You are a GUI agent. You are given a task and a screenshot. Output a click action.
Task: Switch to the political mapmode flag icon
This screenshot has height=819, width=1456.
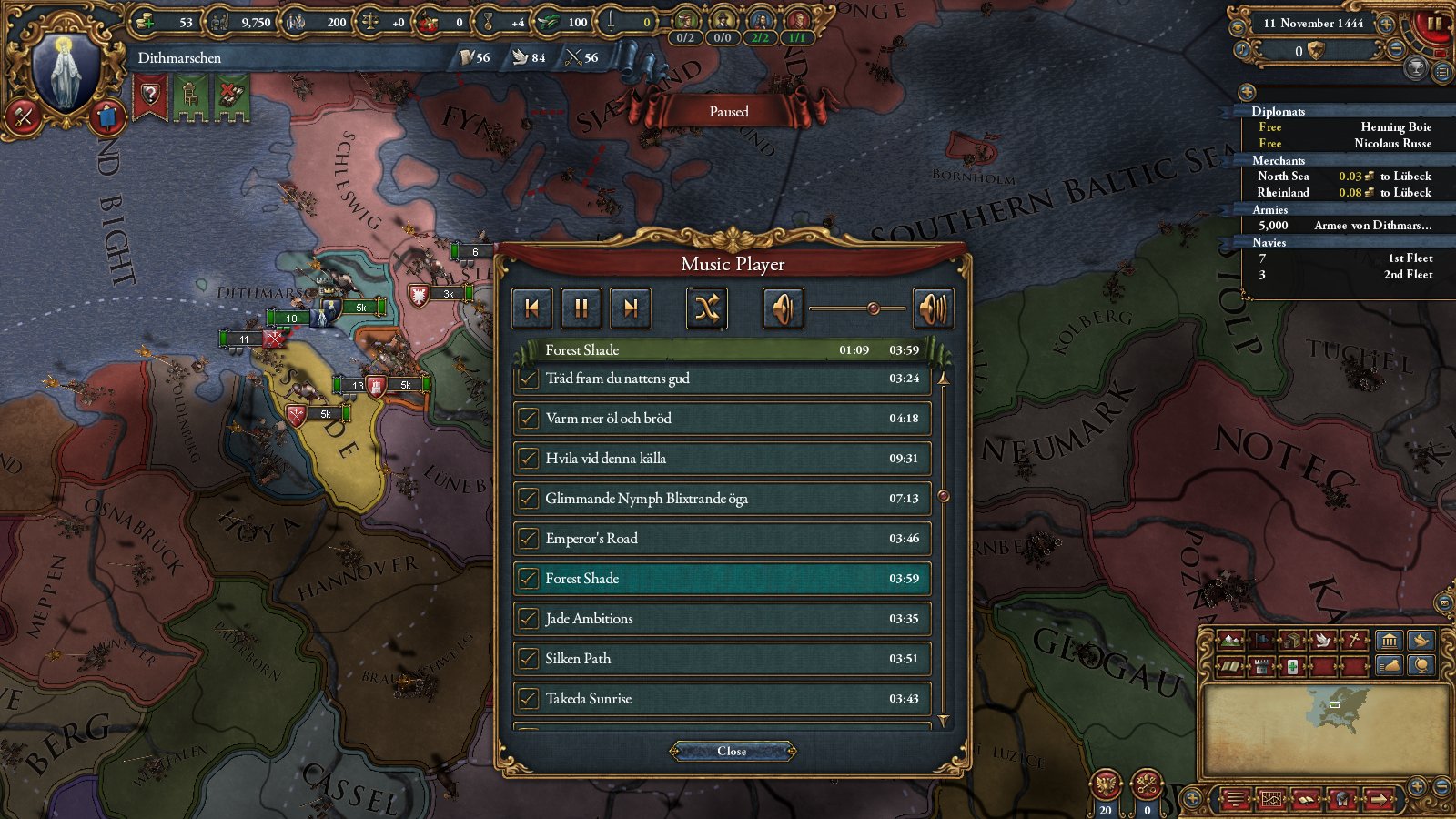coord(1261,639)
